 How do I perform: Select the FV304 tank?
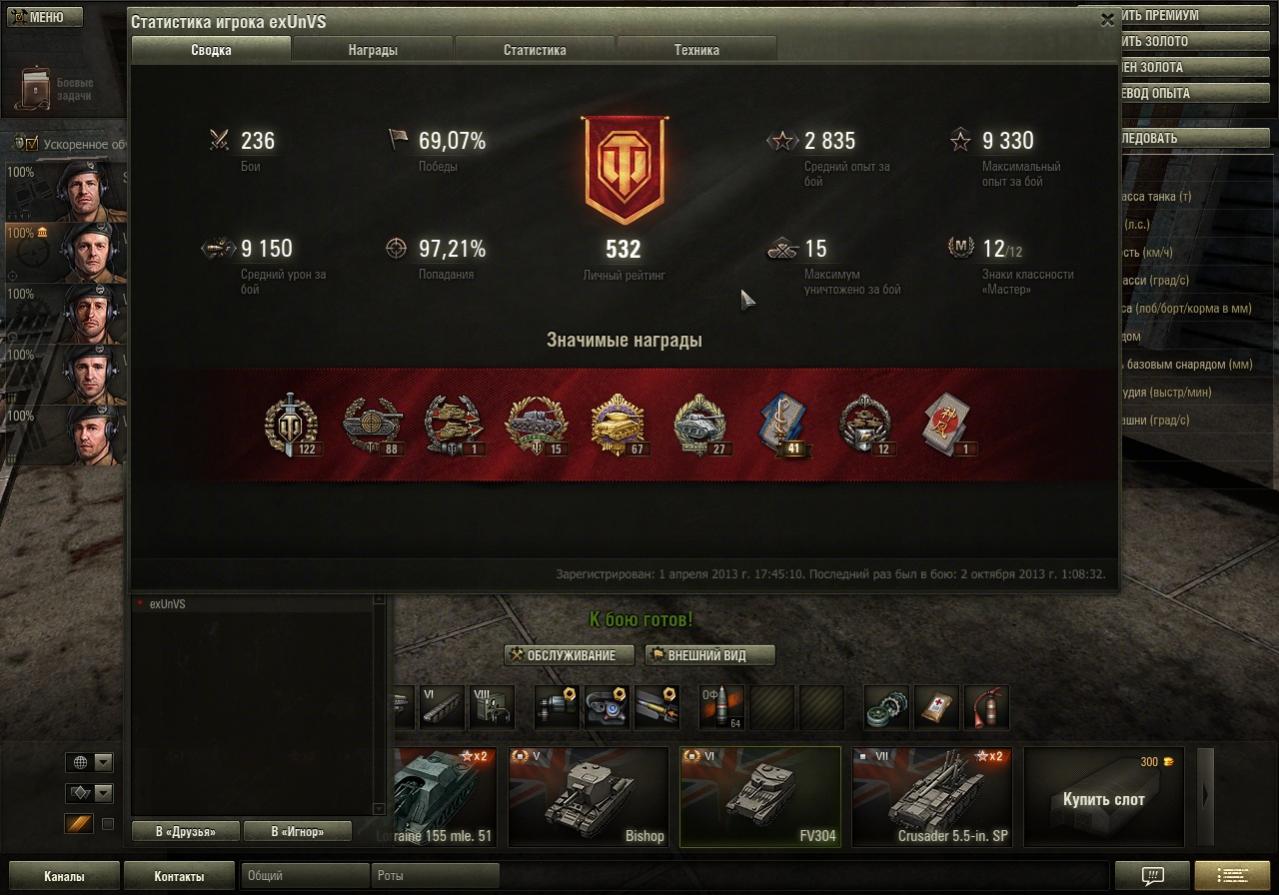click(760, 797)
